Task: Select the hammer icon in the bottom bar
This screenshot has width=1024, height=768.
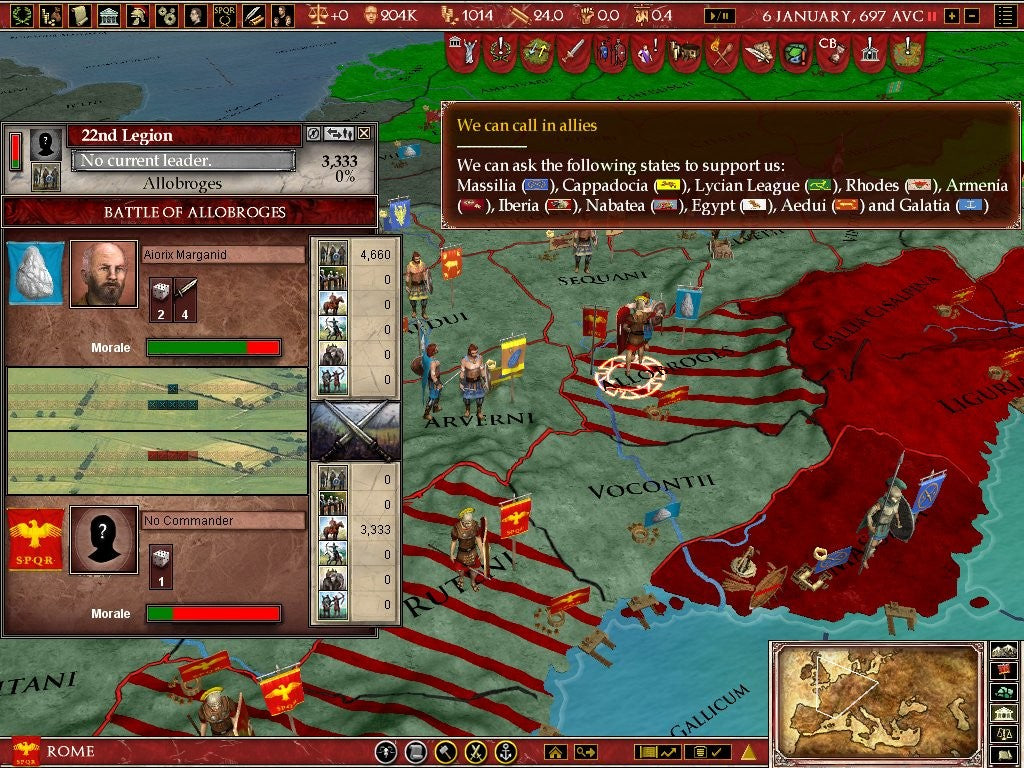Action: pyautogui.click(x=446, y=752)
